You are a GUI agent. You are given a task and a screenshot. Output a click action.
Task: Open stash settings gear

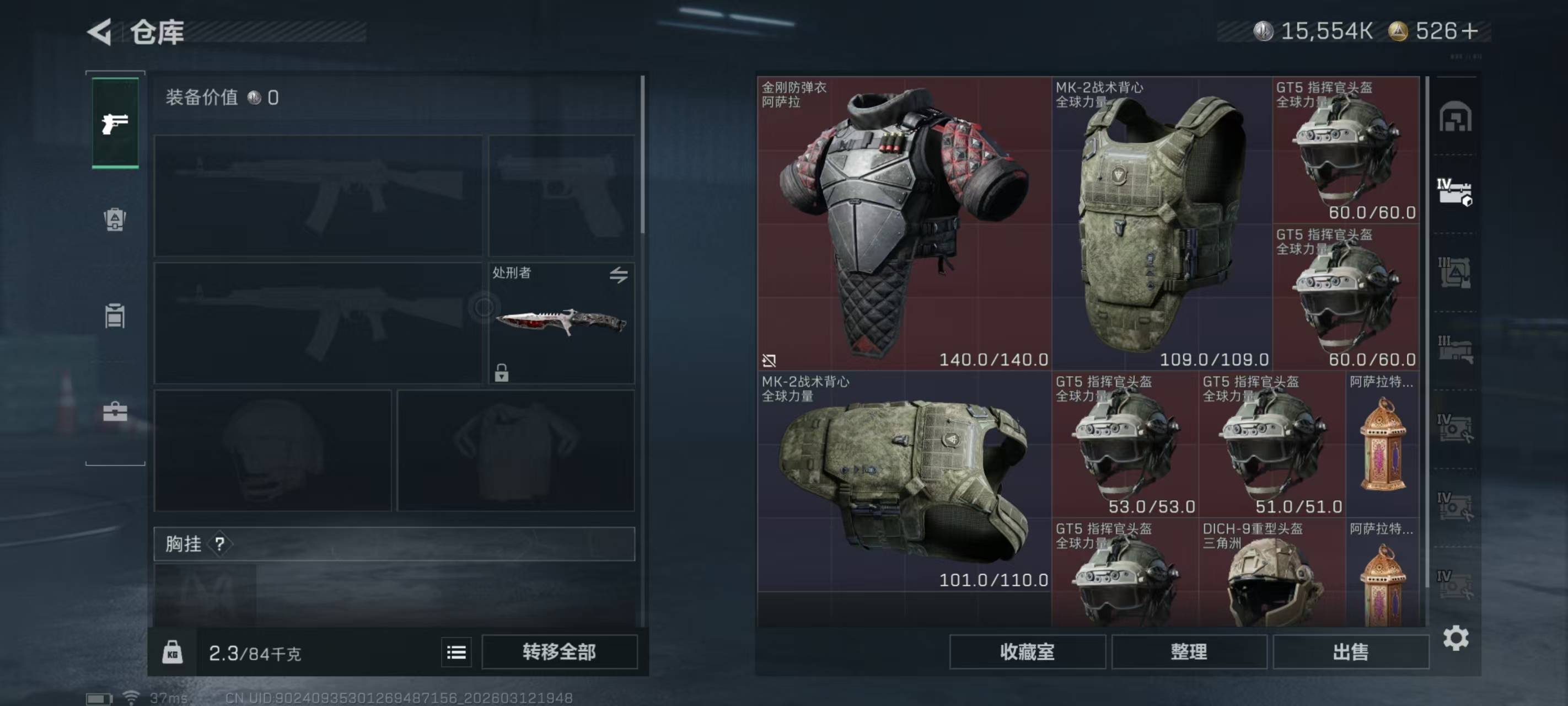[x=1456, y=638]
